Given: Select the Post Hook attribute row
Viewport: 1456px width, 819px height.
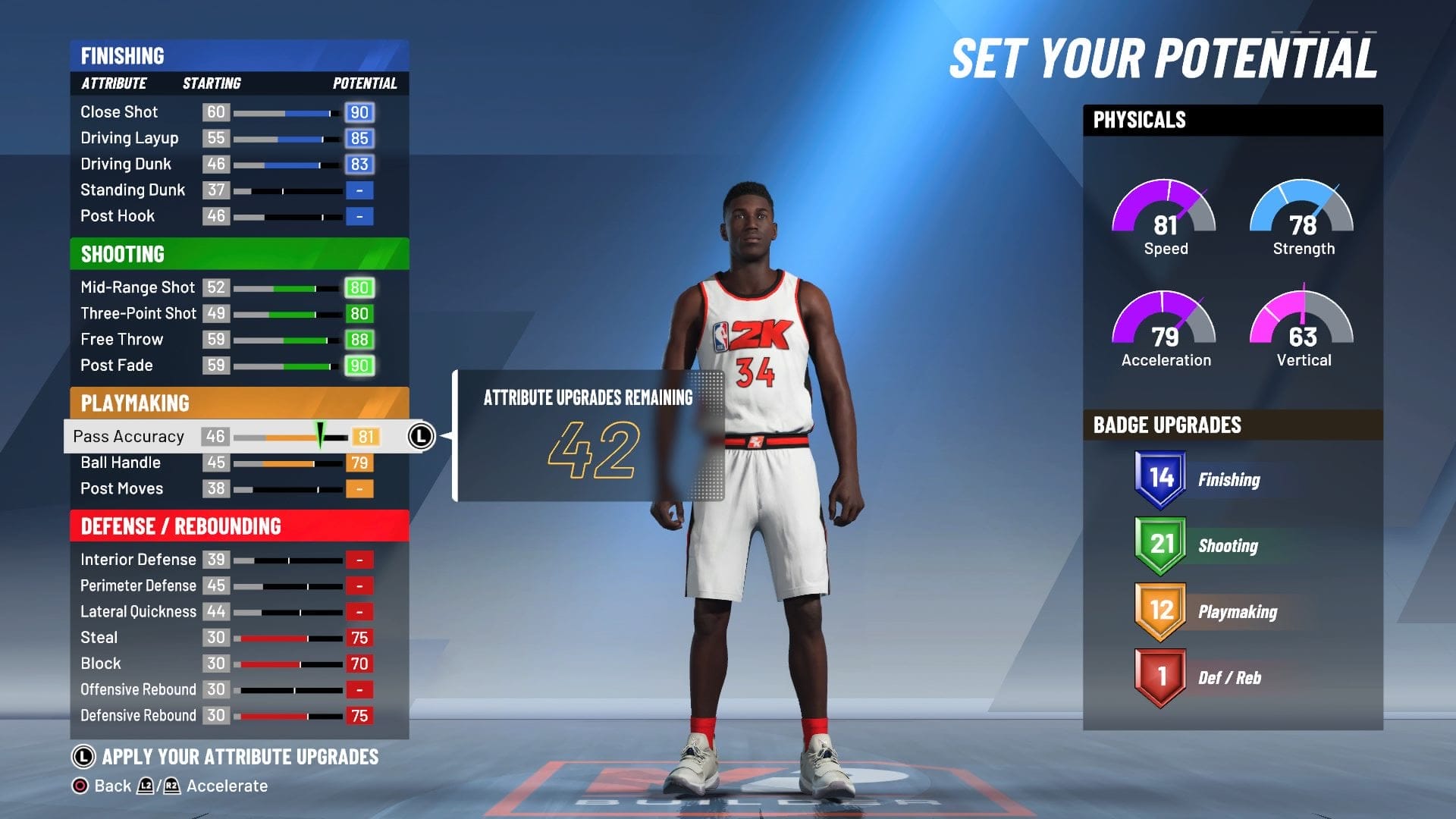Looking at the screenshot, I should pos(227,216).
